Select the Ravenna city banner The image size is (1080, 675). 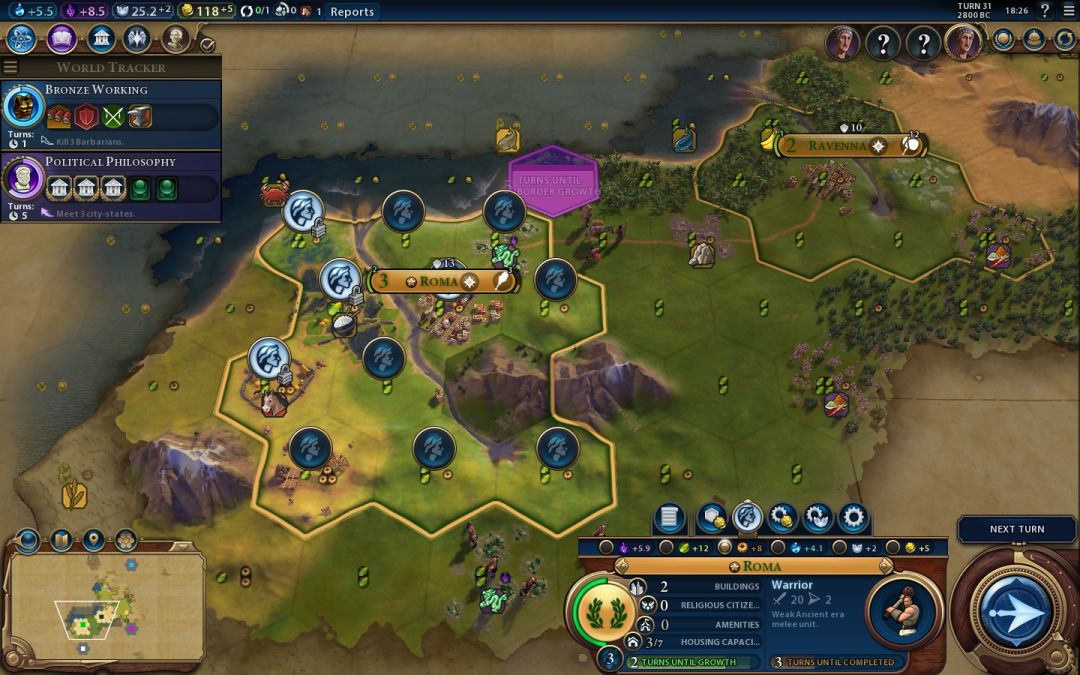coord(840,146)
